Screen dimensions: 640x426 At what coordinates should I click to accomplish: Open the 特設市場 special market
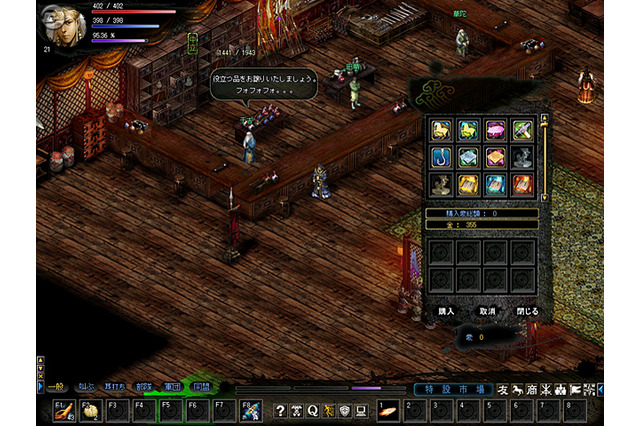452,389
